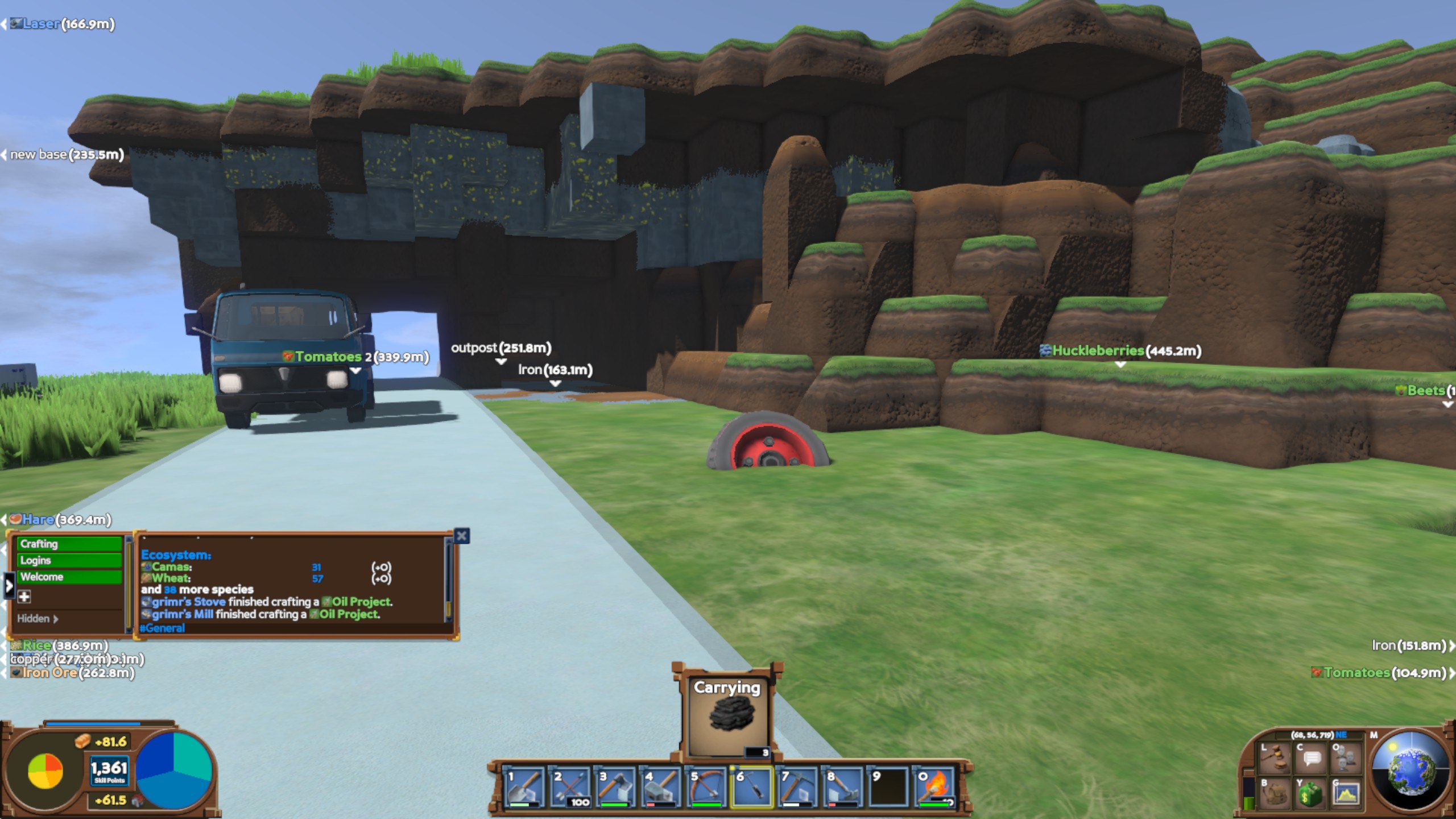The width and height of the screenshot is (1456, 819).
Task: Open the Laws panel via the gavel icon
Action: (x=1275, y=756)
